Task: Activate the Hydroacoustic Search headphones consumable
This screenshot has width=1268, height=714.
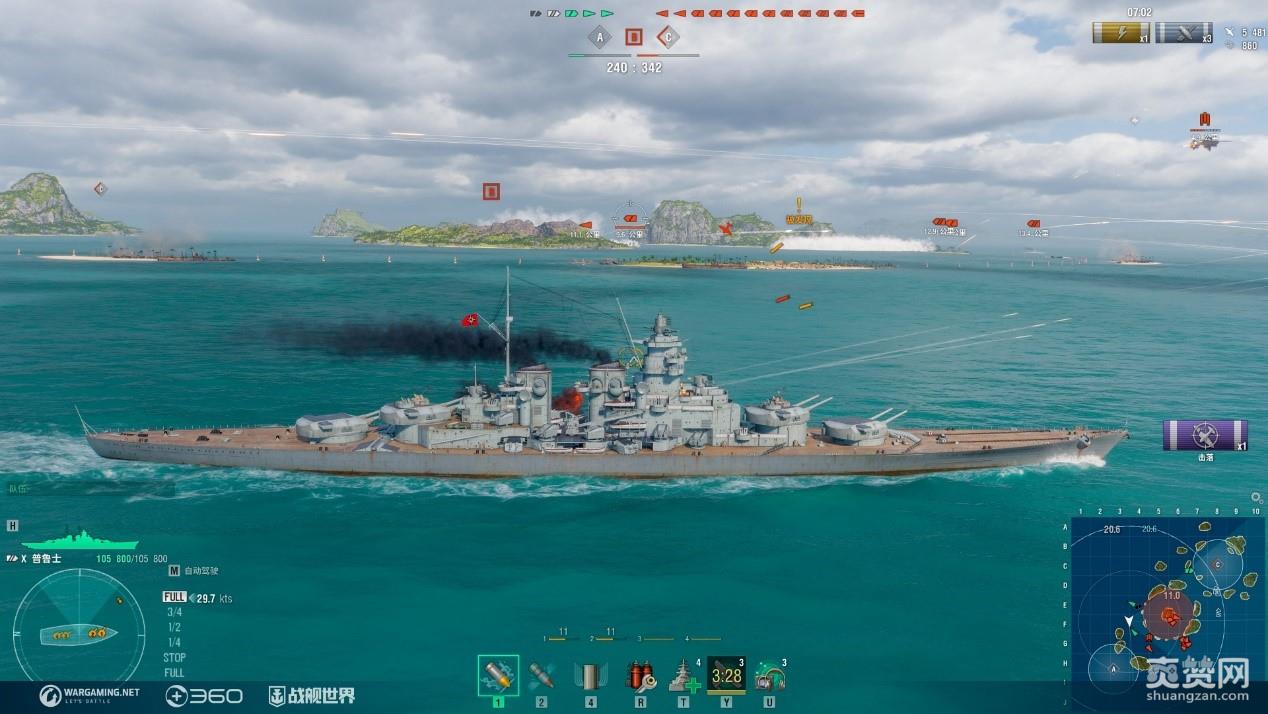Action: [x=769, y=676]
